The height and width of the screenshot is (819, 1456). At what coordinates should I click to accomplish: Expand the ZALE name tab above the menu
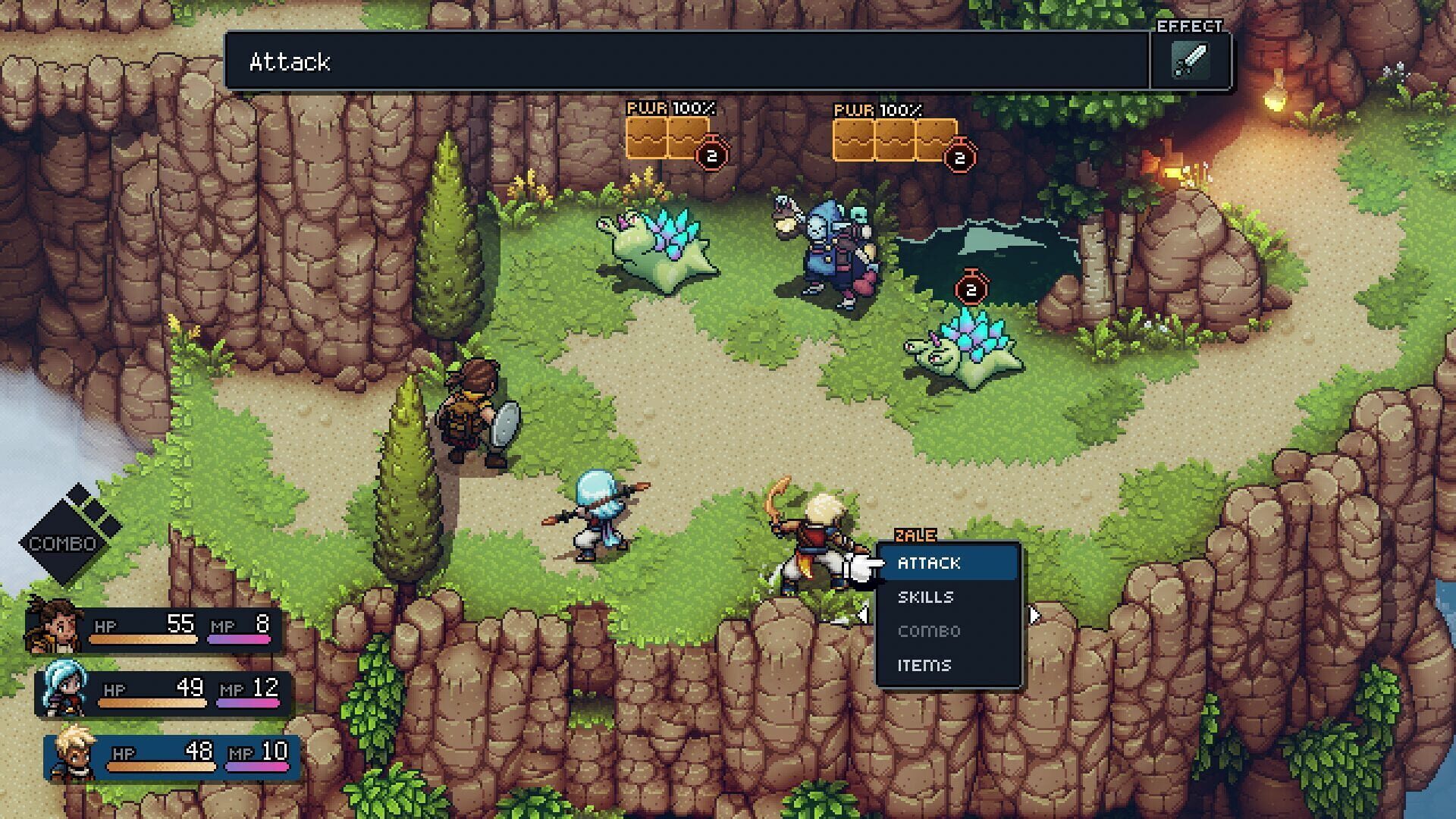pyautogui.click(x=915, y=535)
